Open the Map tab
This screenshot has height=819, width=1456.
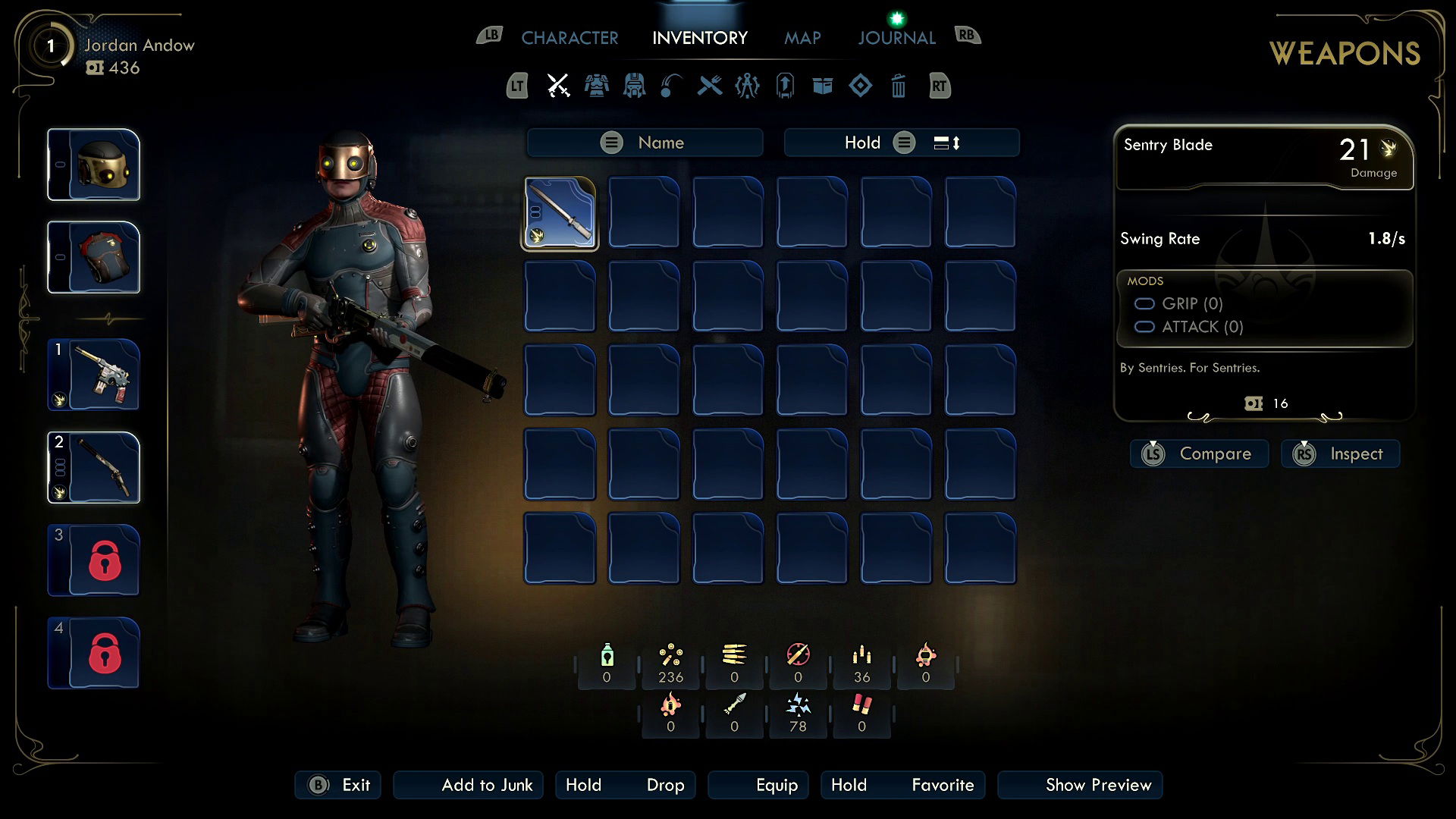pyautogui.click(x=802, y=38)
